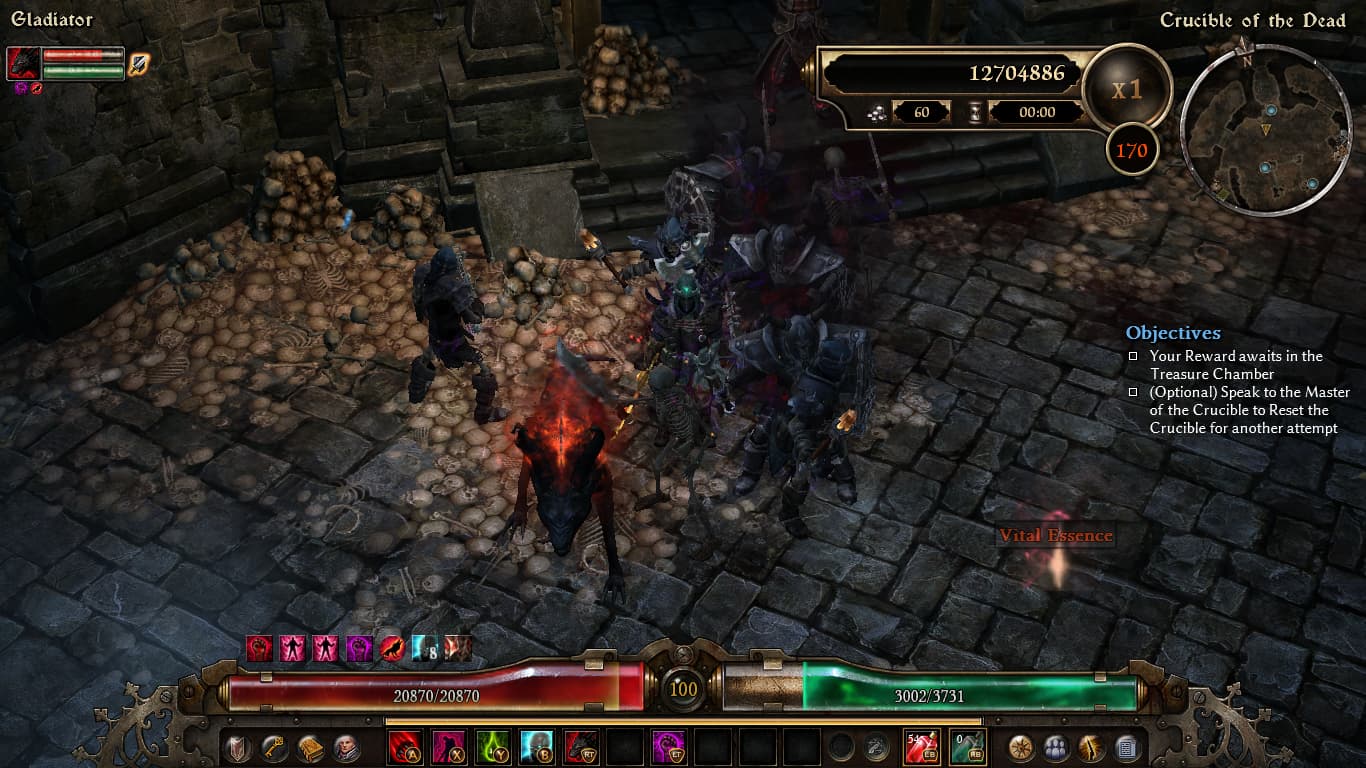The width and height of the screenshot is (1366, 768).
Task: Open the shield character sheet icon
Action: point(237,747)
